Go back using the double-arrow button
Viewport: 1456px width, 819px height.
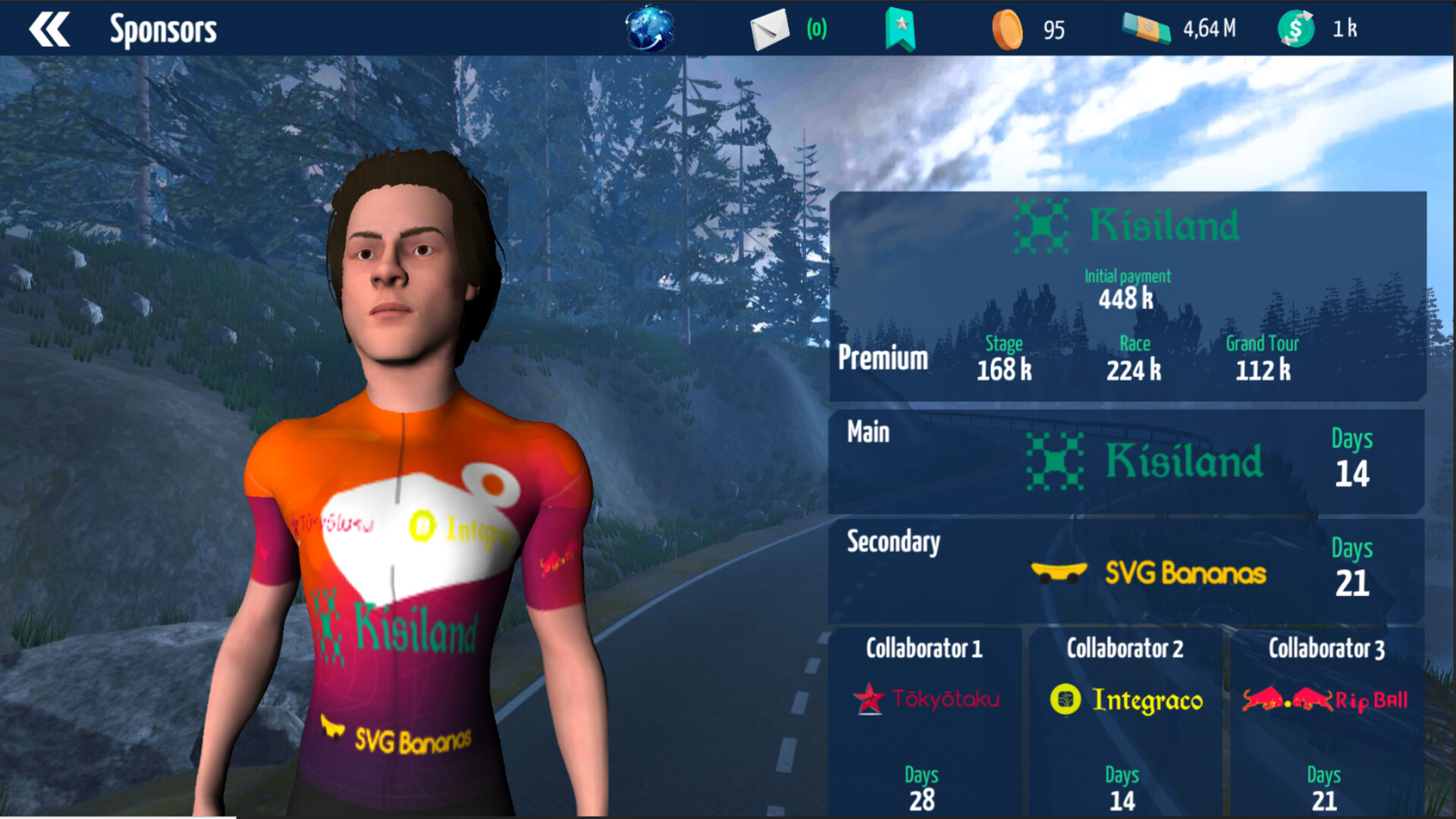tap(49, 30)
